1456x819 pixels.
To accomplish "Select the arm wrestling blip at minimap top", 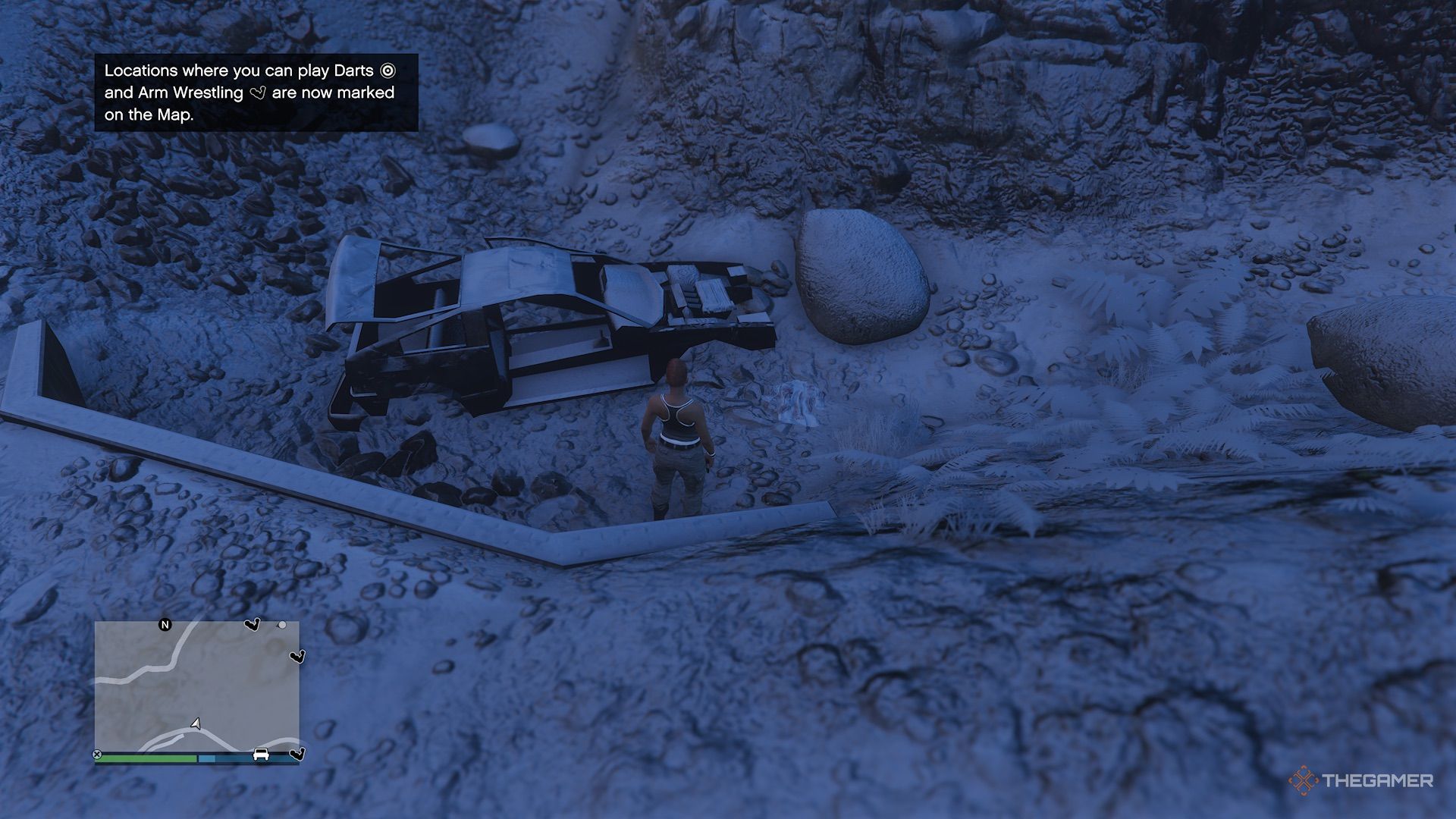I will coord(253,624).
